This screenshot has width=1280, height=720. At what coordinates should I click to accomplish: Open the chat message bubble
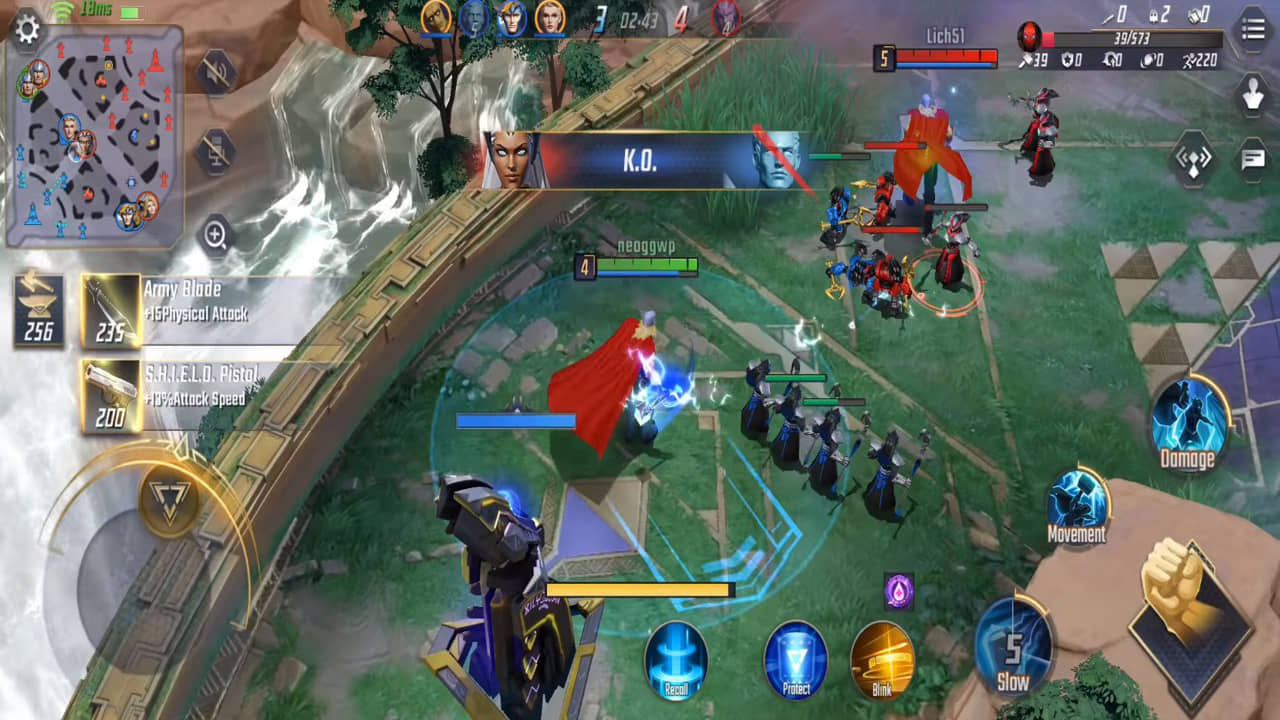point(1252,160)
